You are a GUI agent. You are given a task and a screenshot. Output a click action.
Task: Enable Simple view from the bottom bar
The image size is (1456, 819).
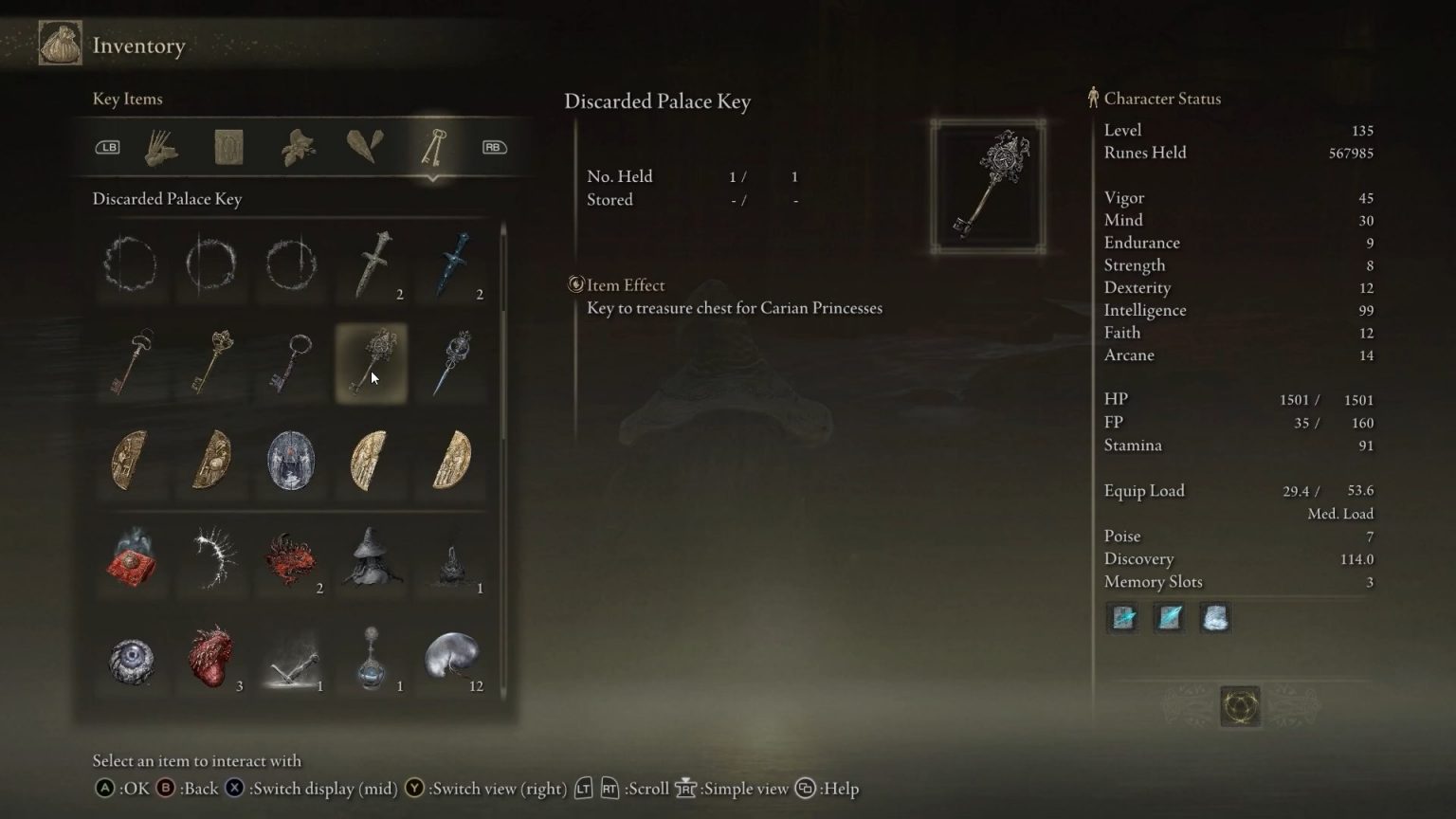click(685, 788)
